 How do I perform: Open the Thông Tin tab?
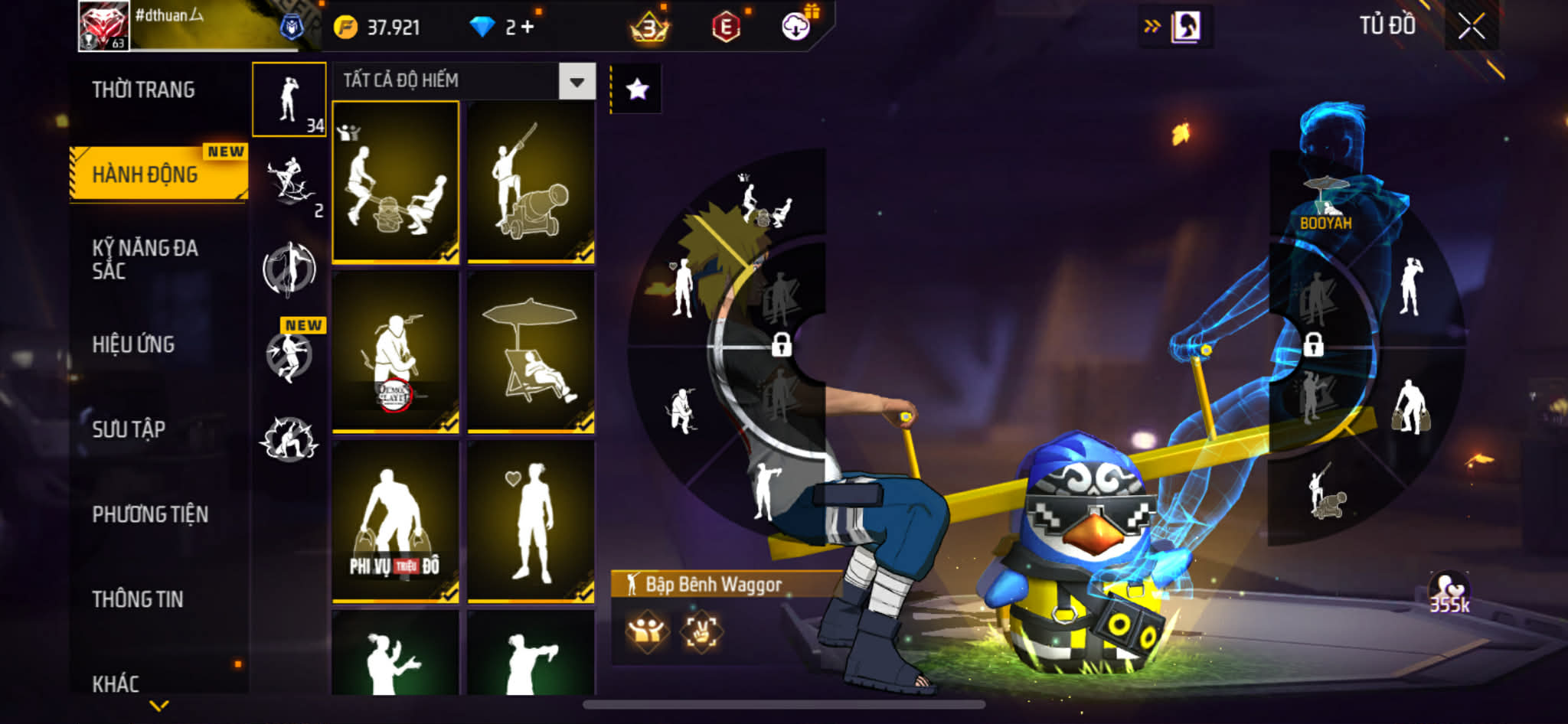click(138, 599)
